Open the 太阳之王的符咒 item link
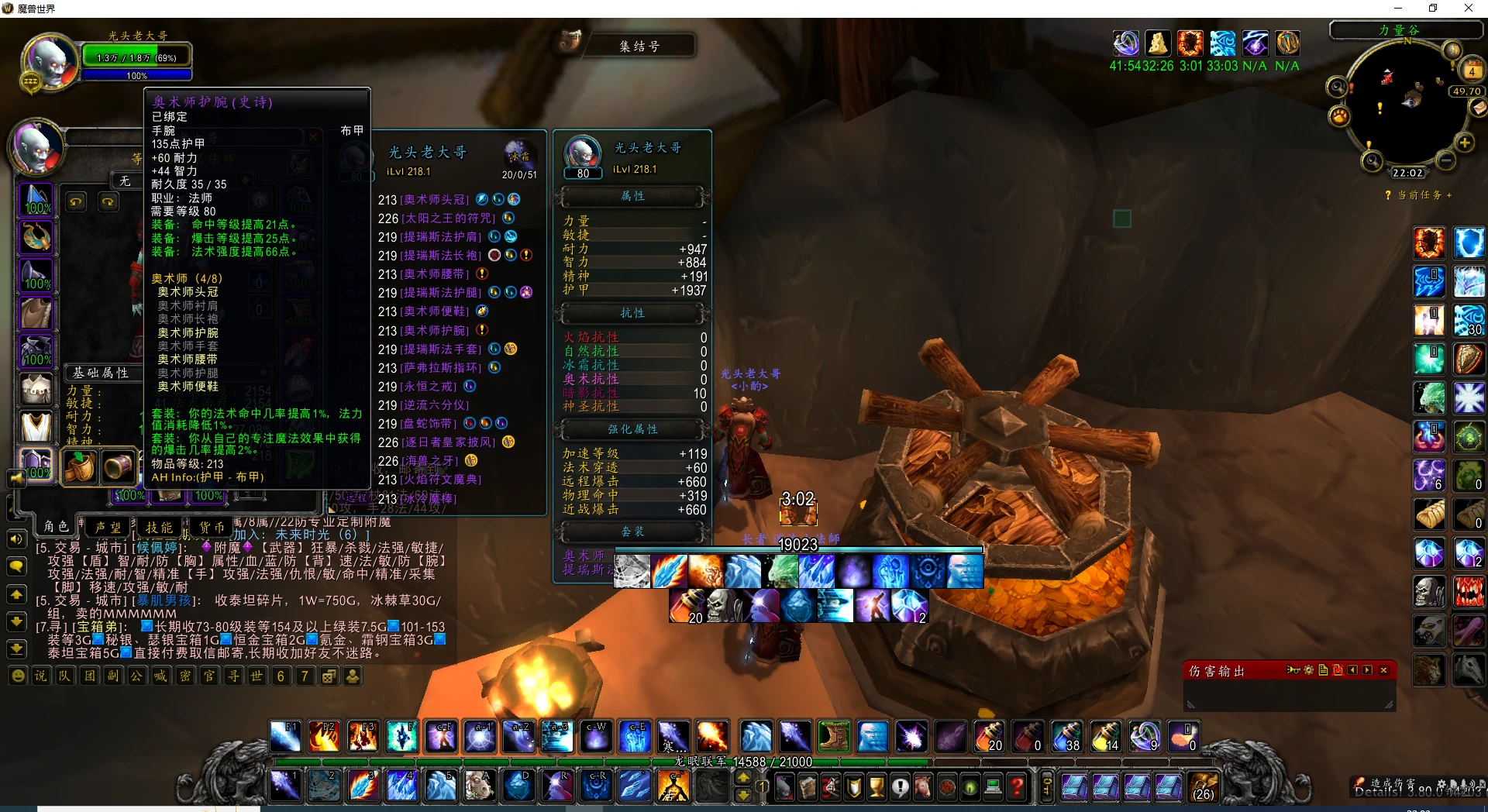The image size is (1488, 812). click(448, 218)
